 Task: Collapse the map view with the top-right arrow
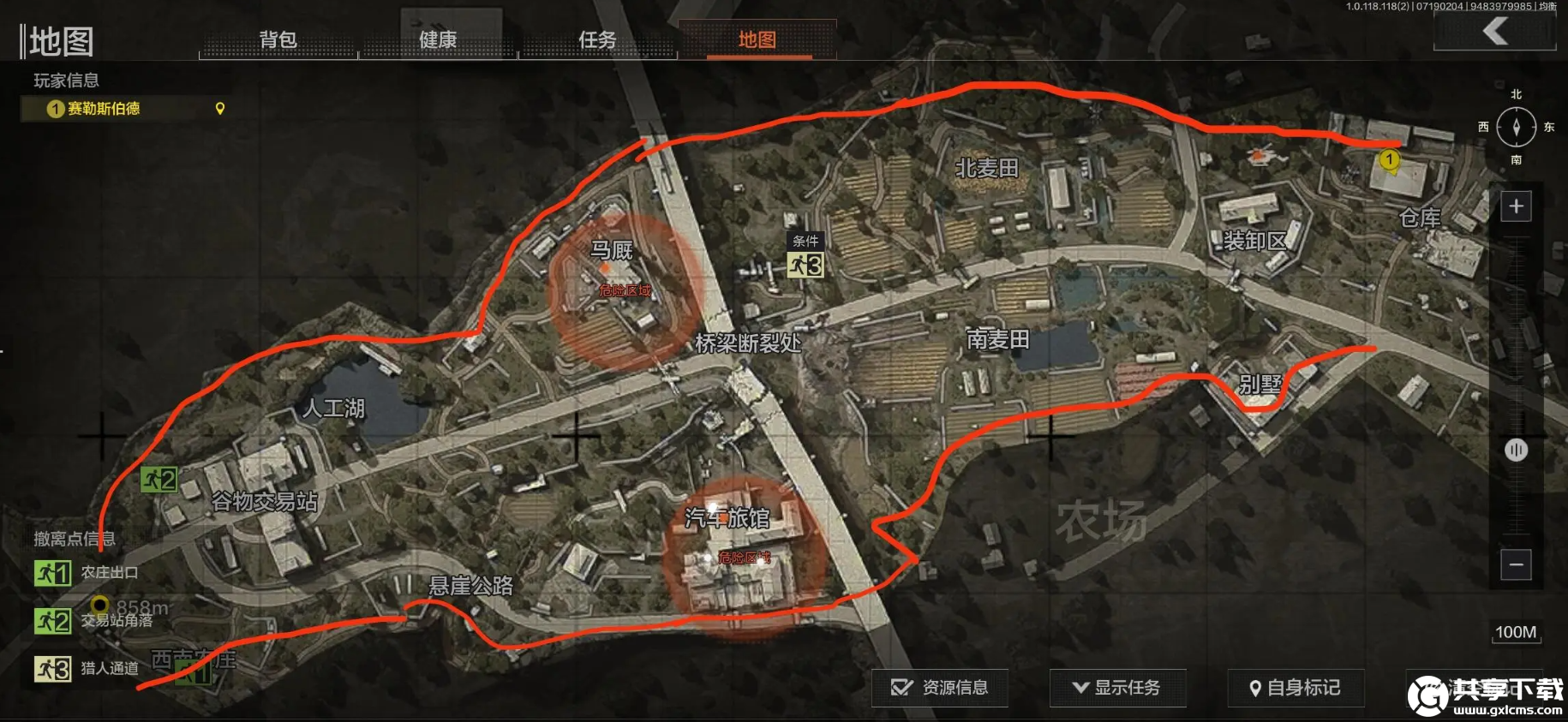1495,31
